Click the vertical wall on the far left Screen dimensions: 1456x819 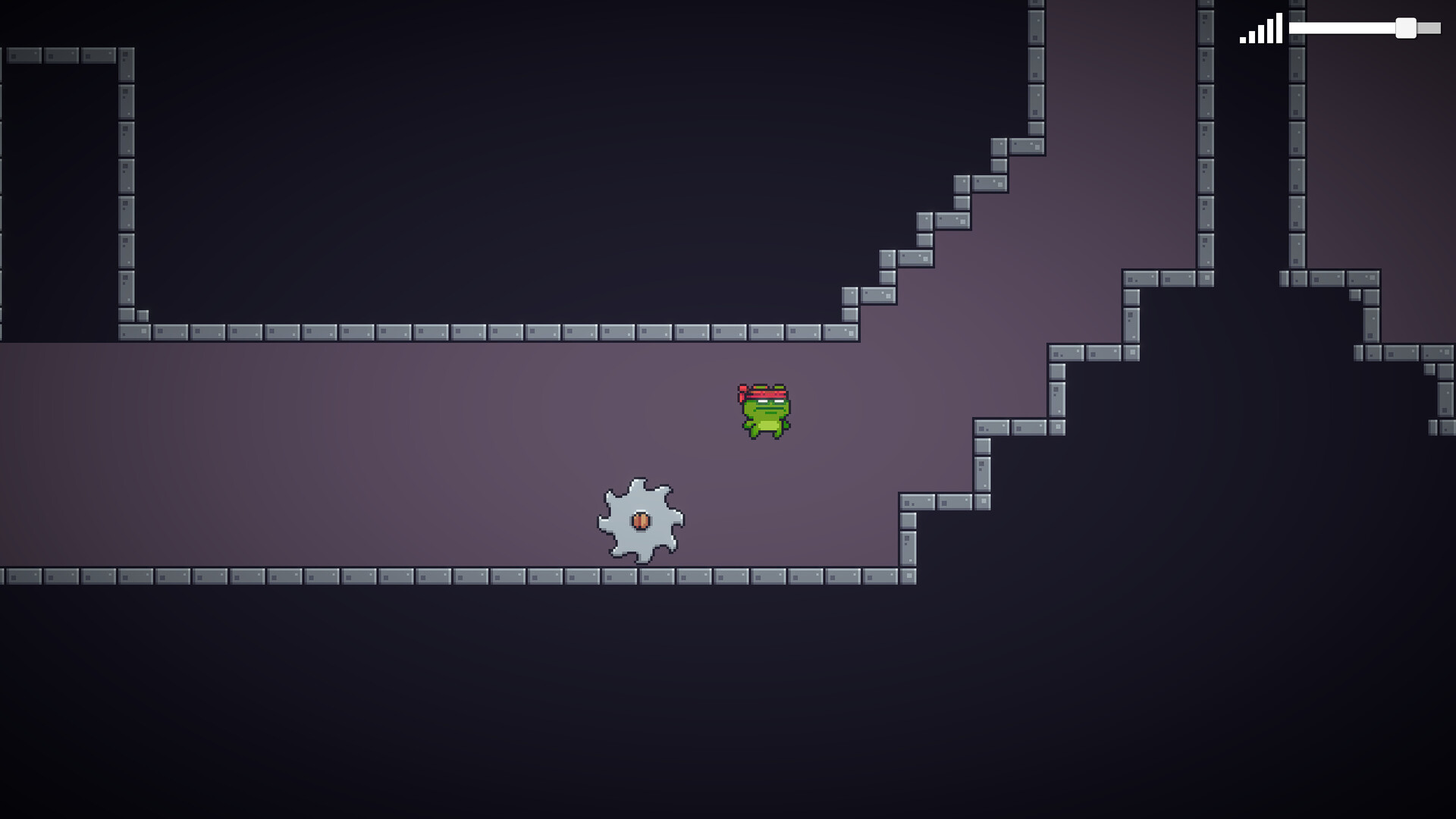coord(127,190)
